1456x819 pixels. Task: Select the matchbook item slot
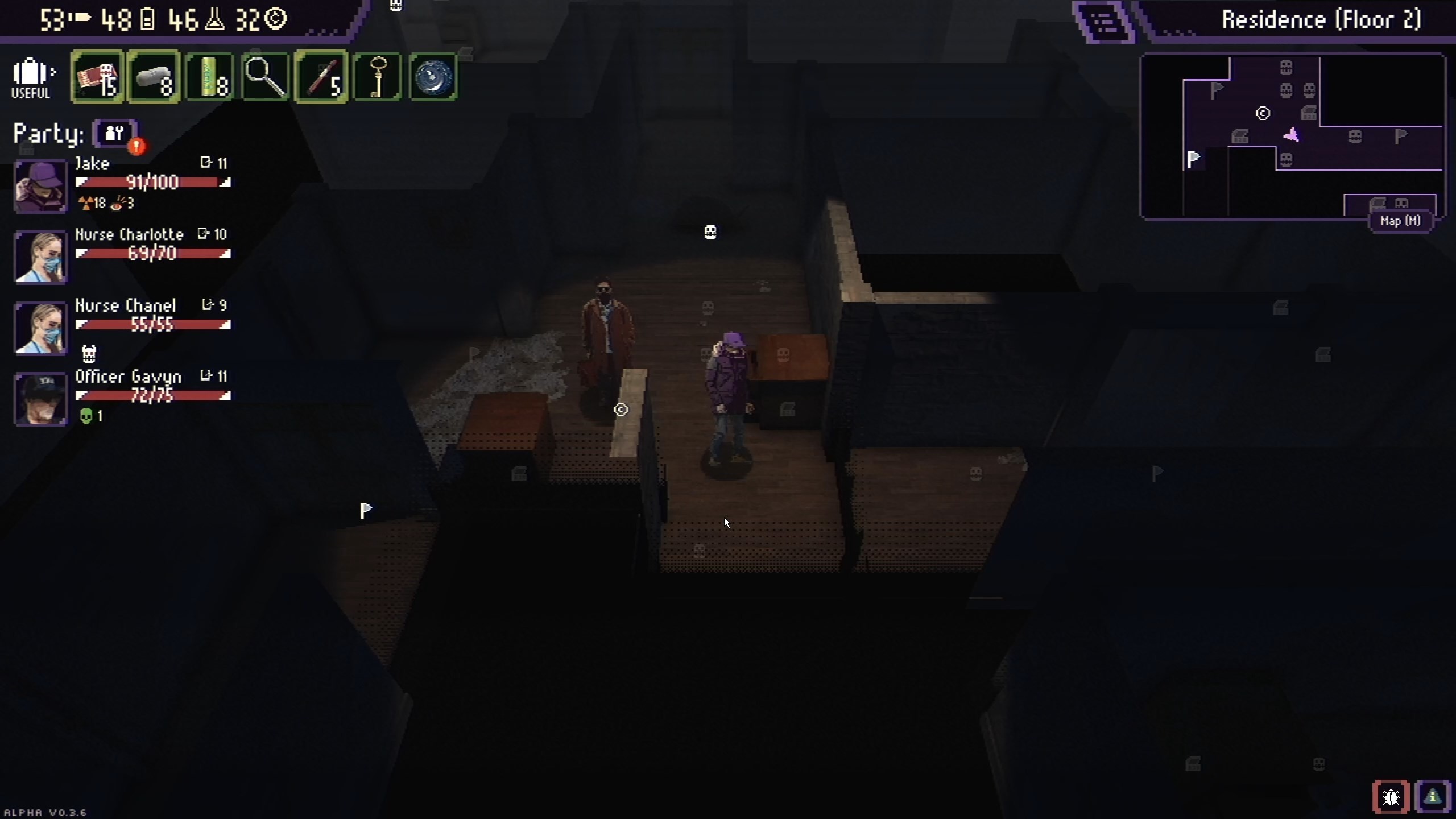point(97,77)
